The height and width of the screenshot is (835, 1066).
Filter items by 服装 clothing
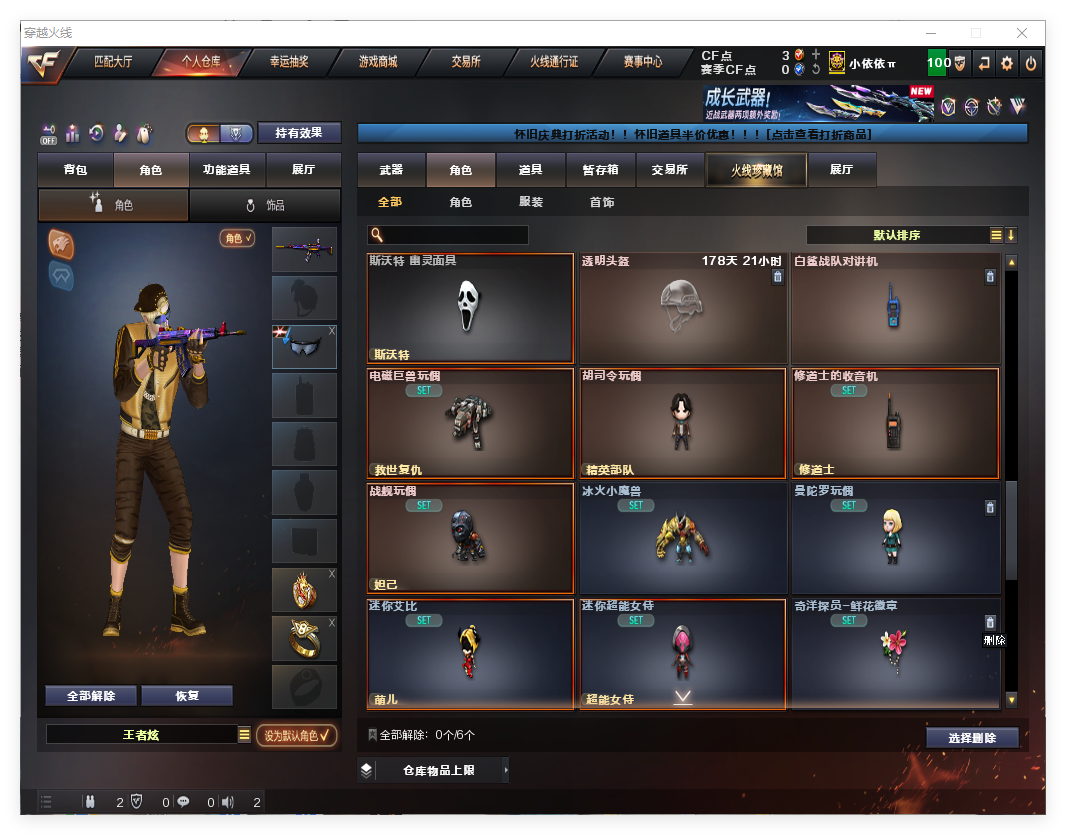[x=531, y=202]
